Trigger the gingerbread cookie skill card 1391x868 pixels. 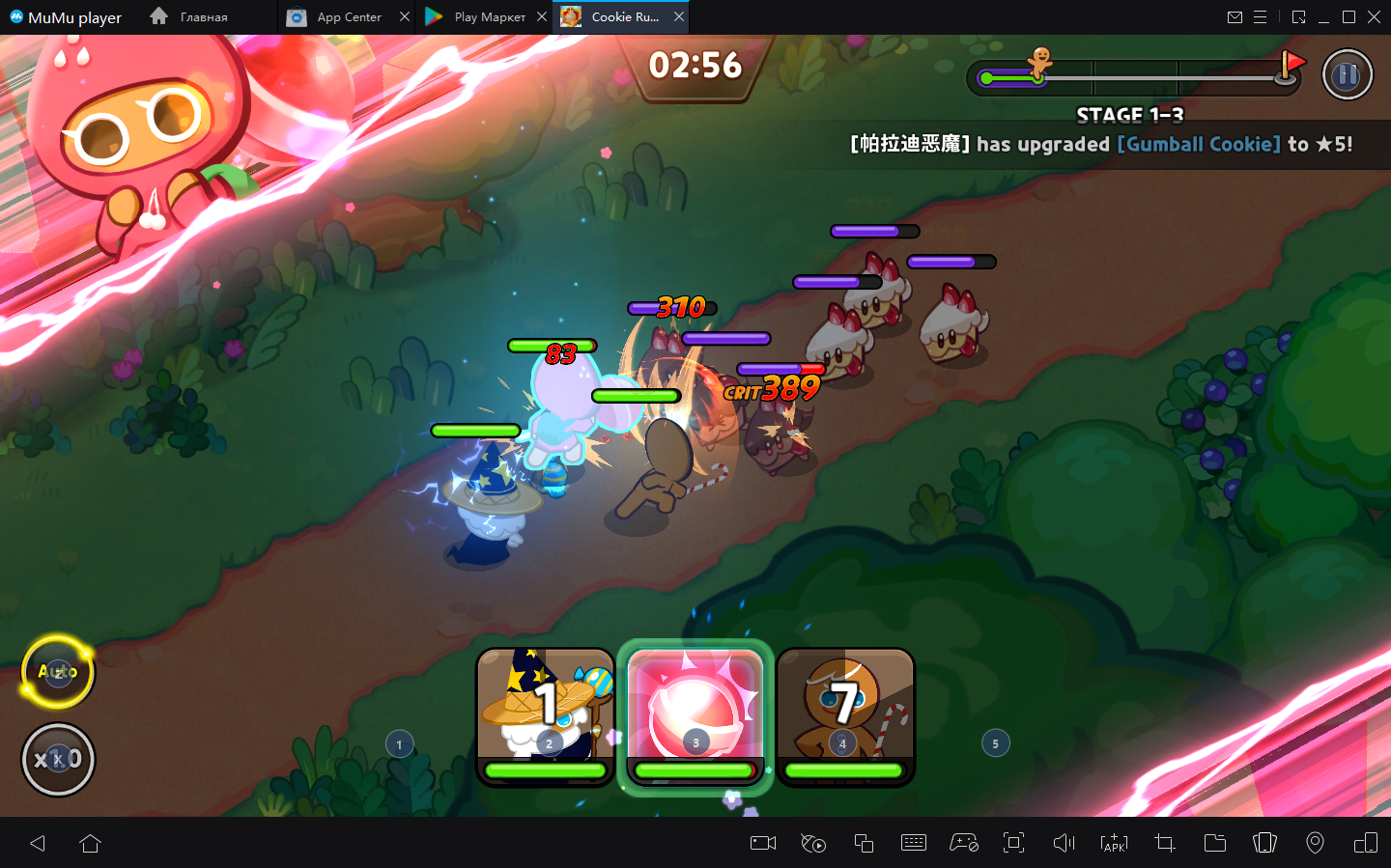pos(845,715)
